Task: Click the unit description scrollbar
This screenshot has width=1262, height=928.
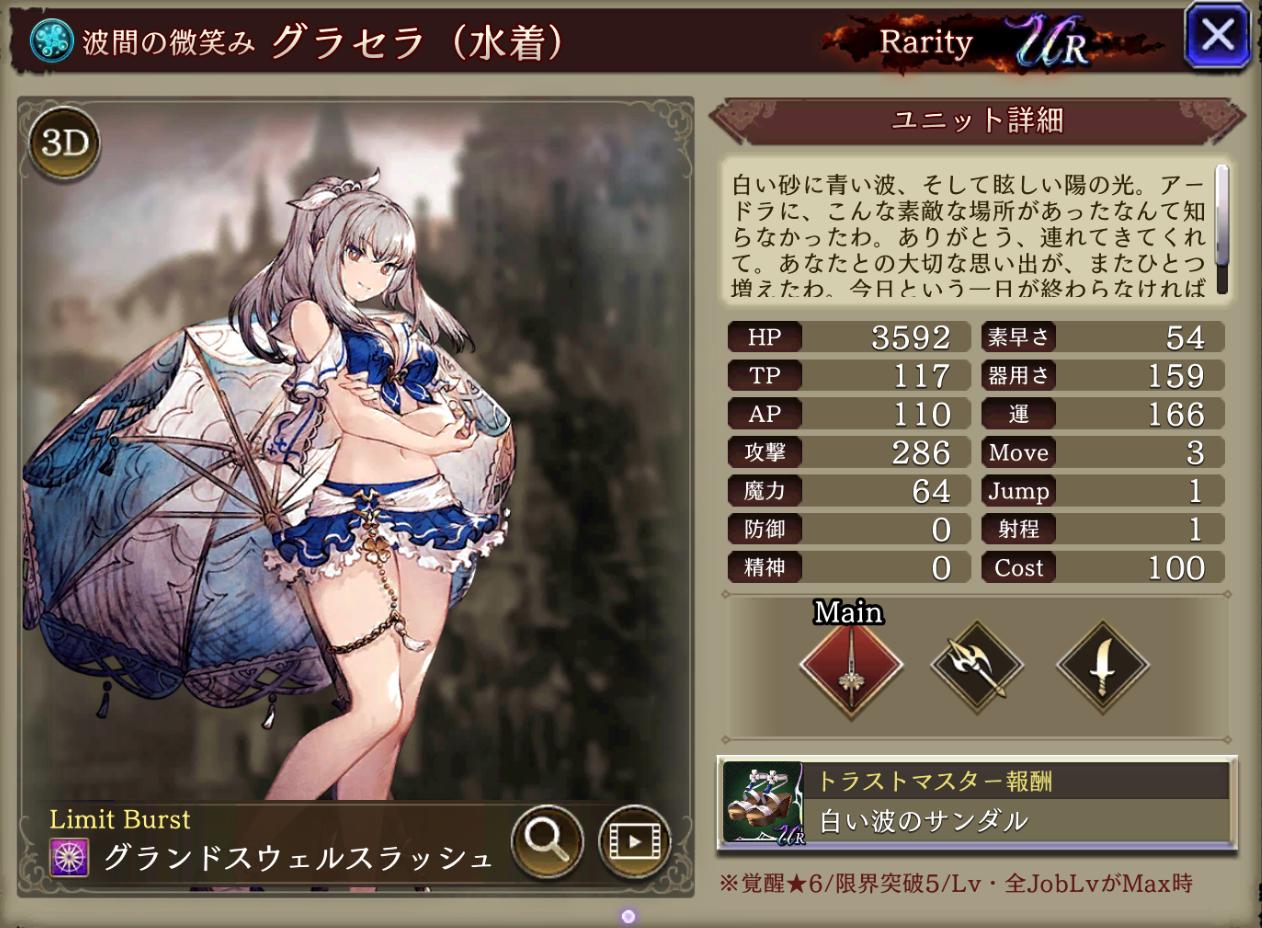Action: [x=1221, y=229]
